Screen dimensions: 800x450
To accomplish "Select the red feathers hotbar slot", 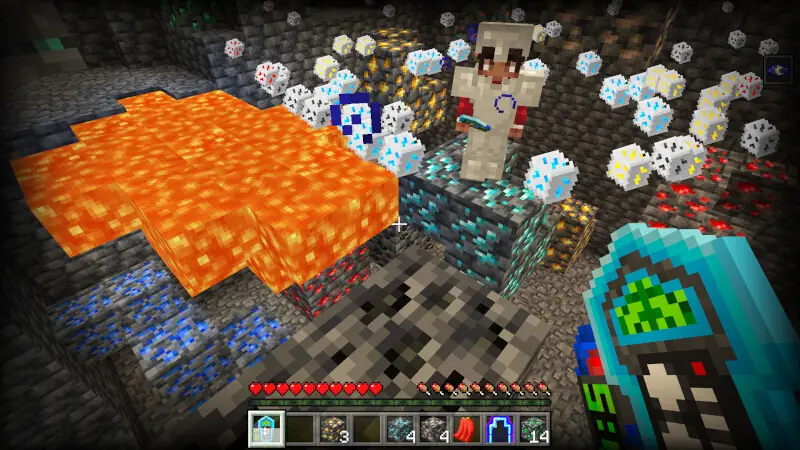I will 469,429.
